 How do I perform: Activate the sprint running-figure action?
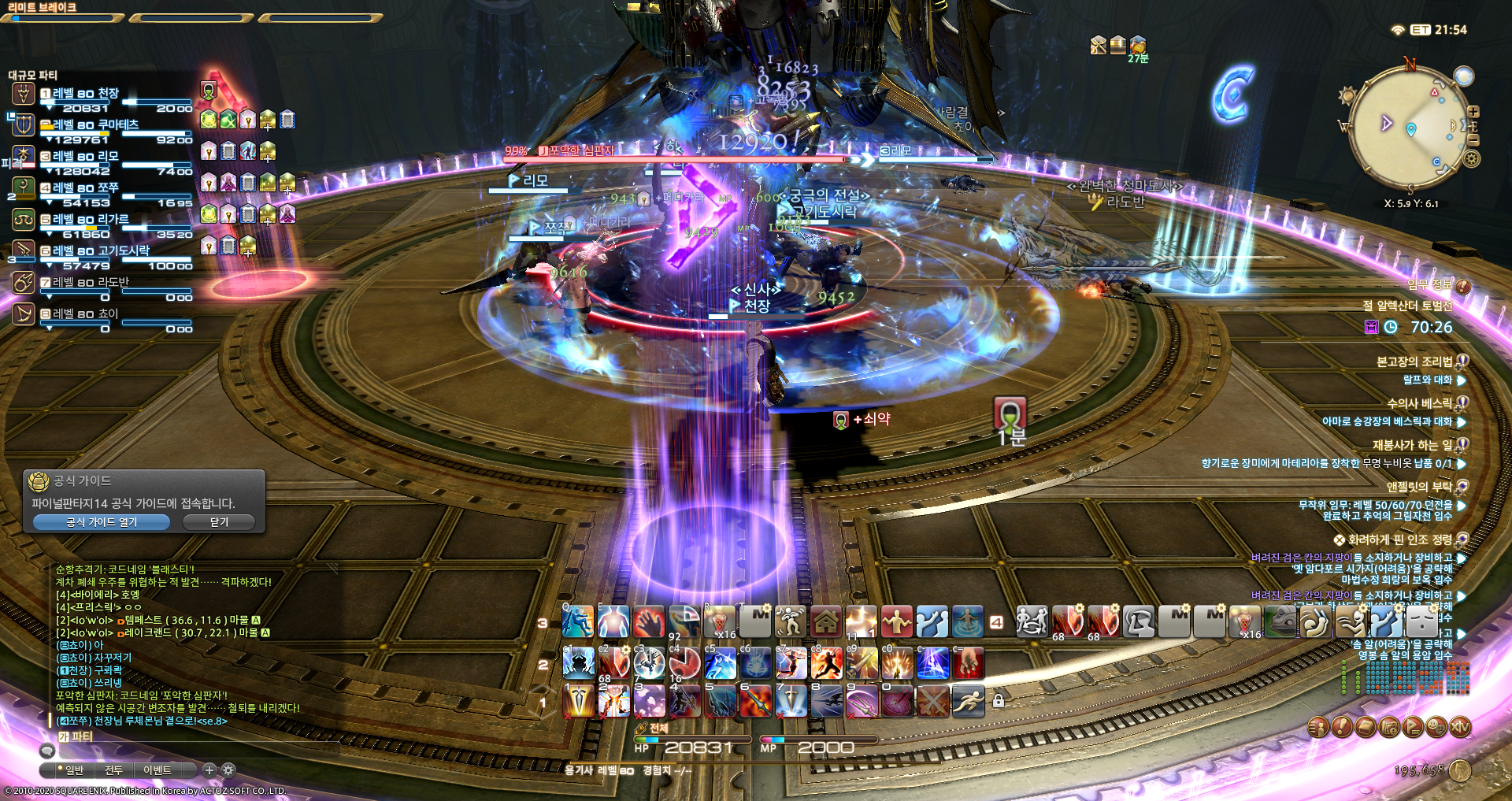[968, 700]
